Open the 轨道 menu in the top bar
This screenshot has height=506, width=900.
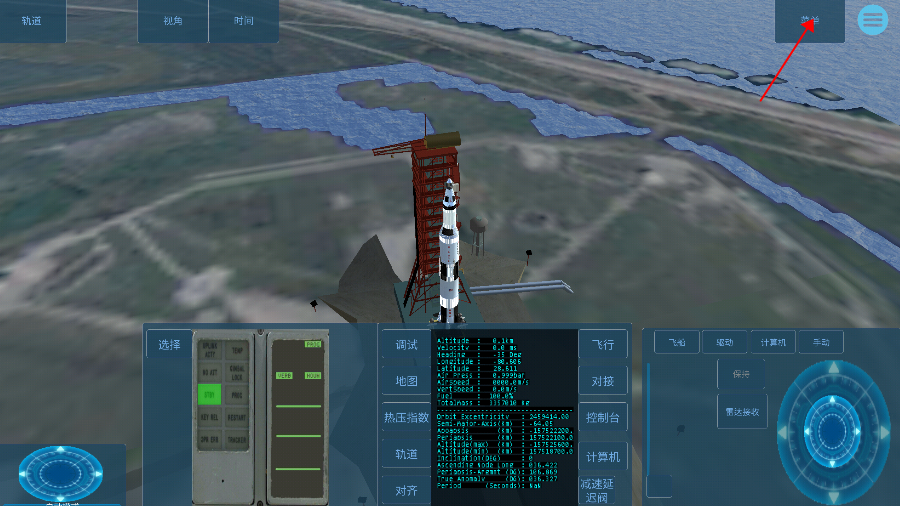(32, 21)
